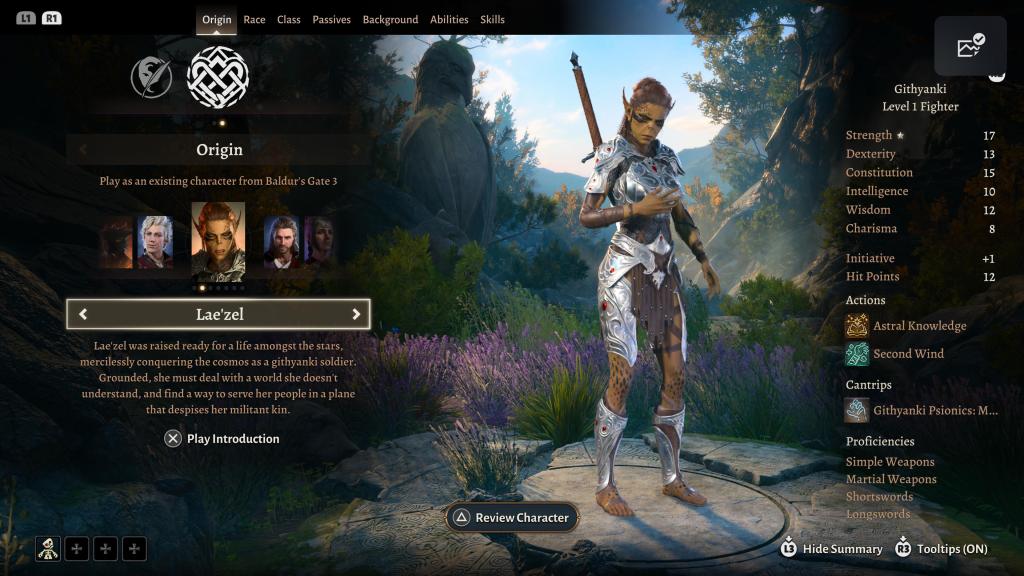Pick the white-haired Astarion portrait
The height and width of the screenshot is (576, 1024).
pos(155,242)
